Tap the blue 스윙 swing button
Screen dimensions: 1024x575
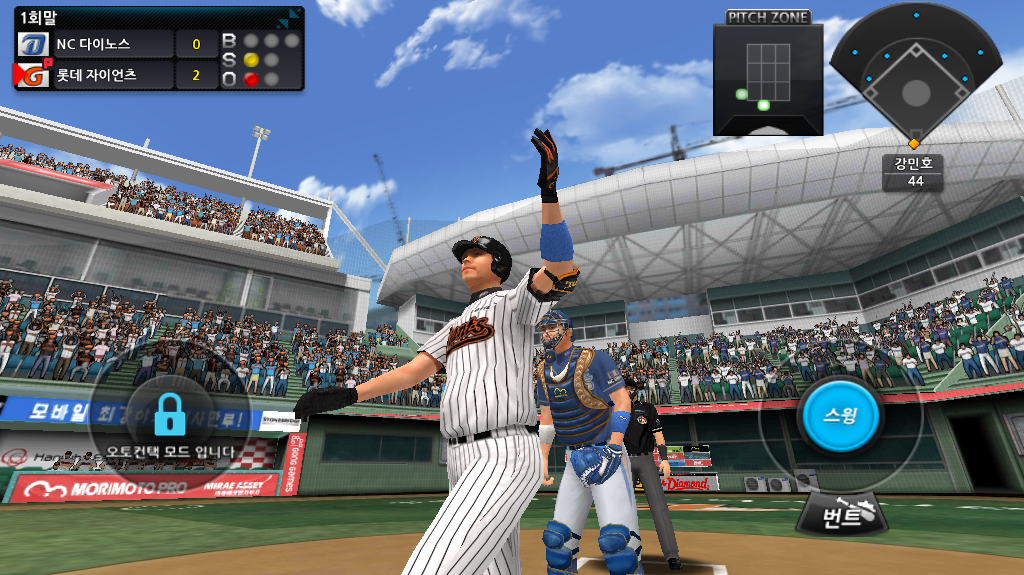(x=840, y=415)
